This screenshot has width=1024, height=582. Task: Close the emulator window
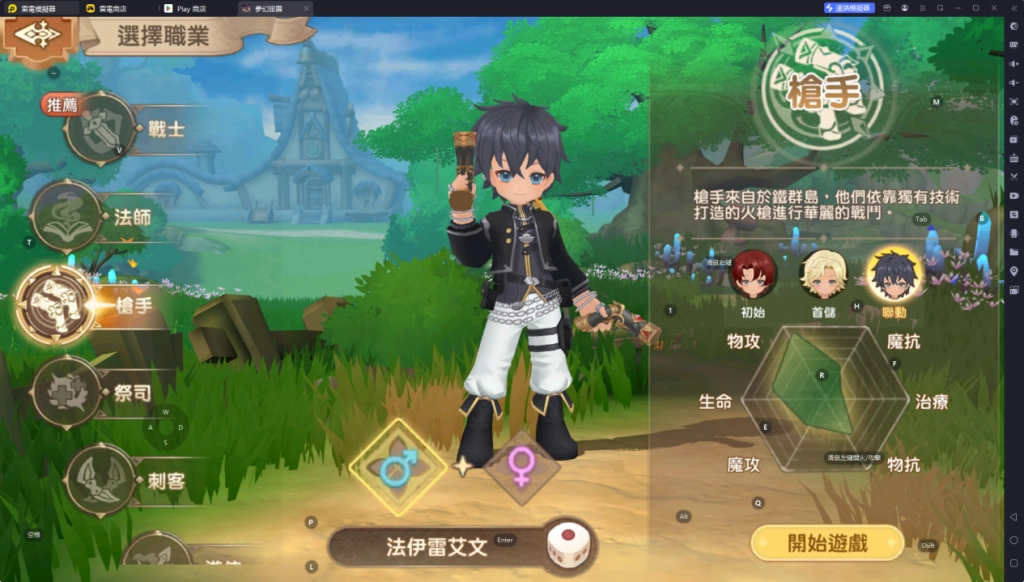[995, 8]
